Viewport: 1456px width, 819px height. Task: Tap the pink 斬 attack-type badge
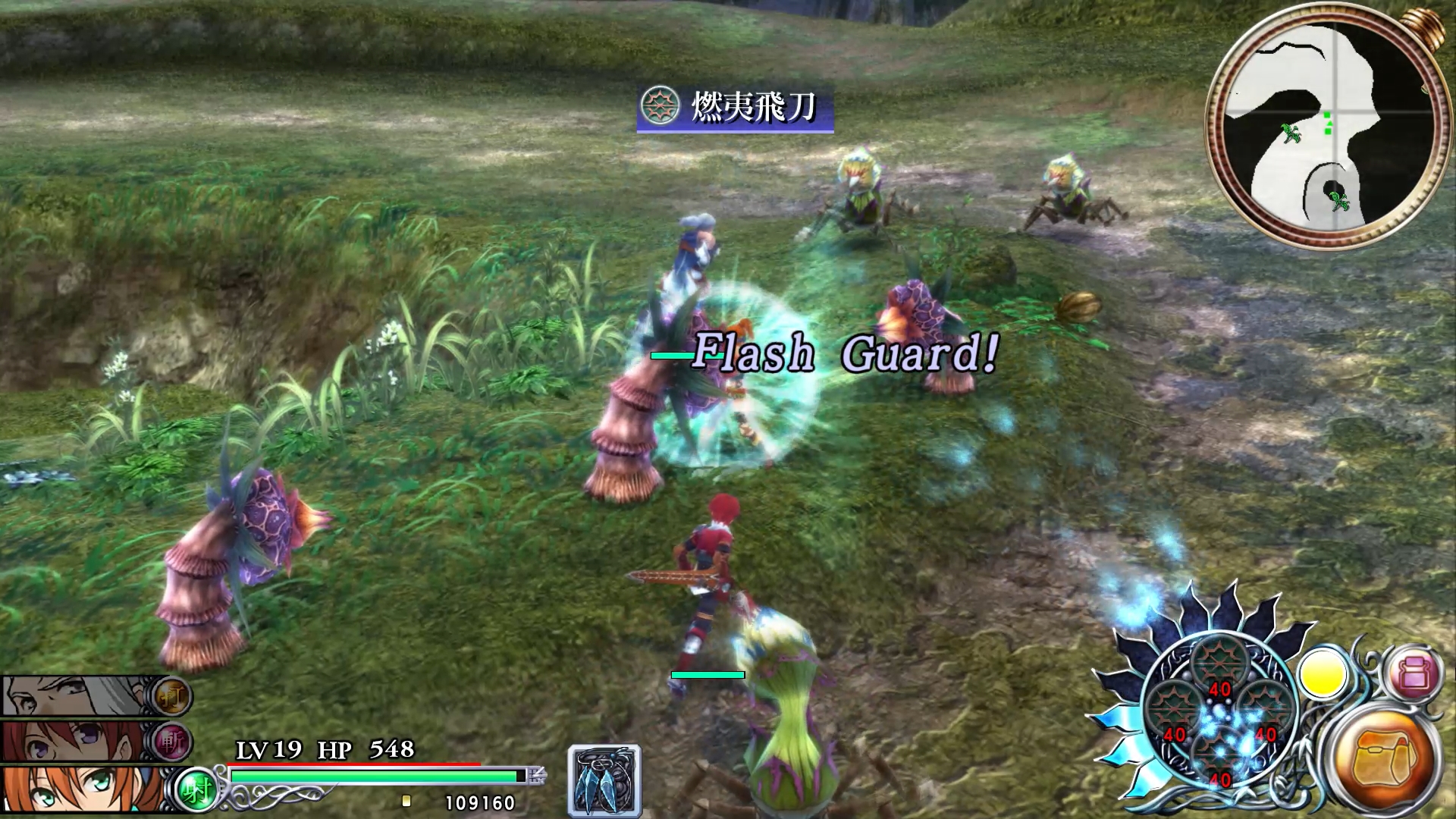(171, 742)
